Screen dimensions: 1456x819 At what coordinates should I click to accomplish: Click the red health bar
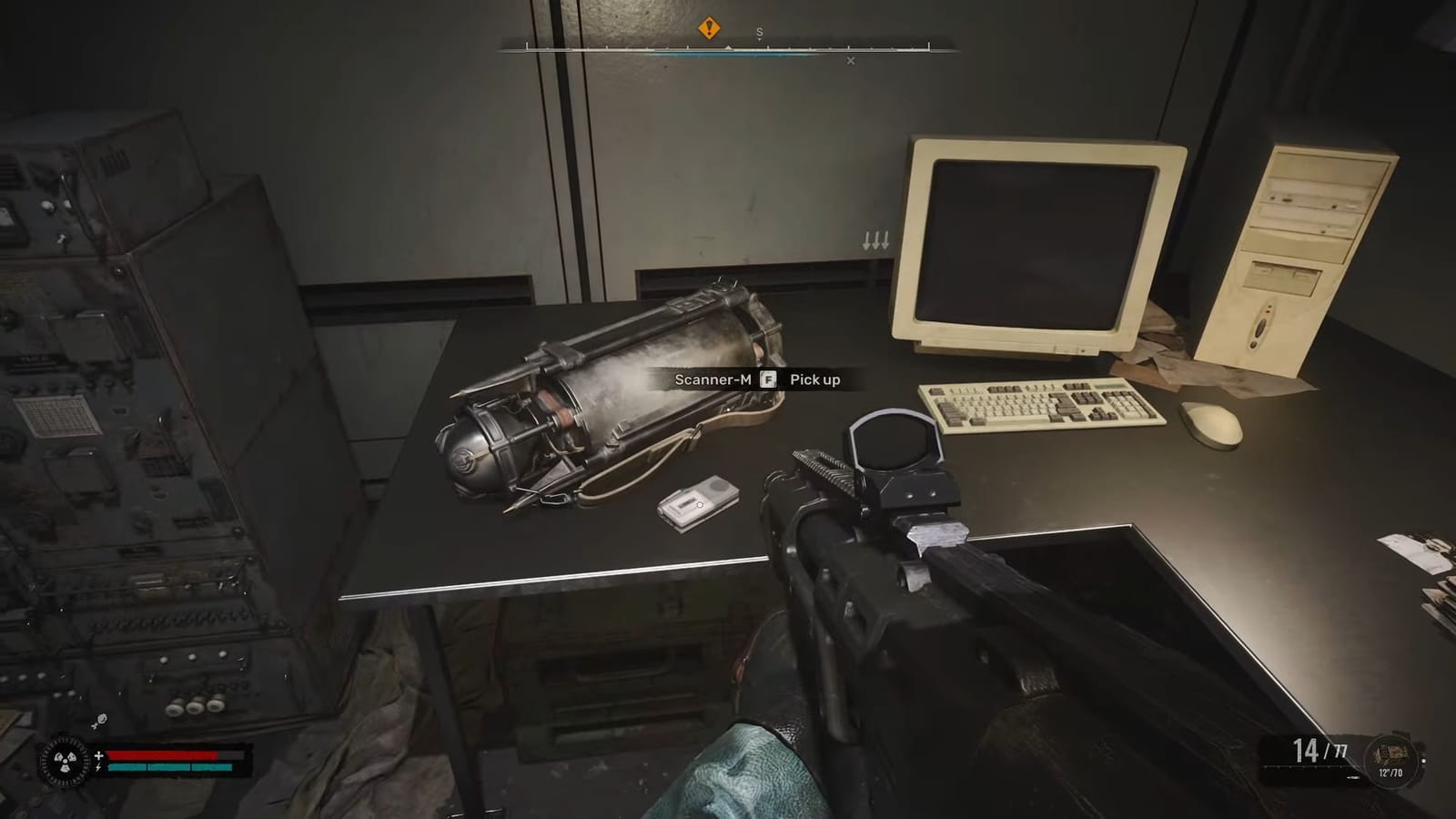click(x=162, y=755)
